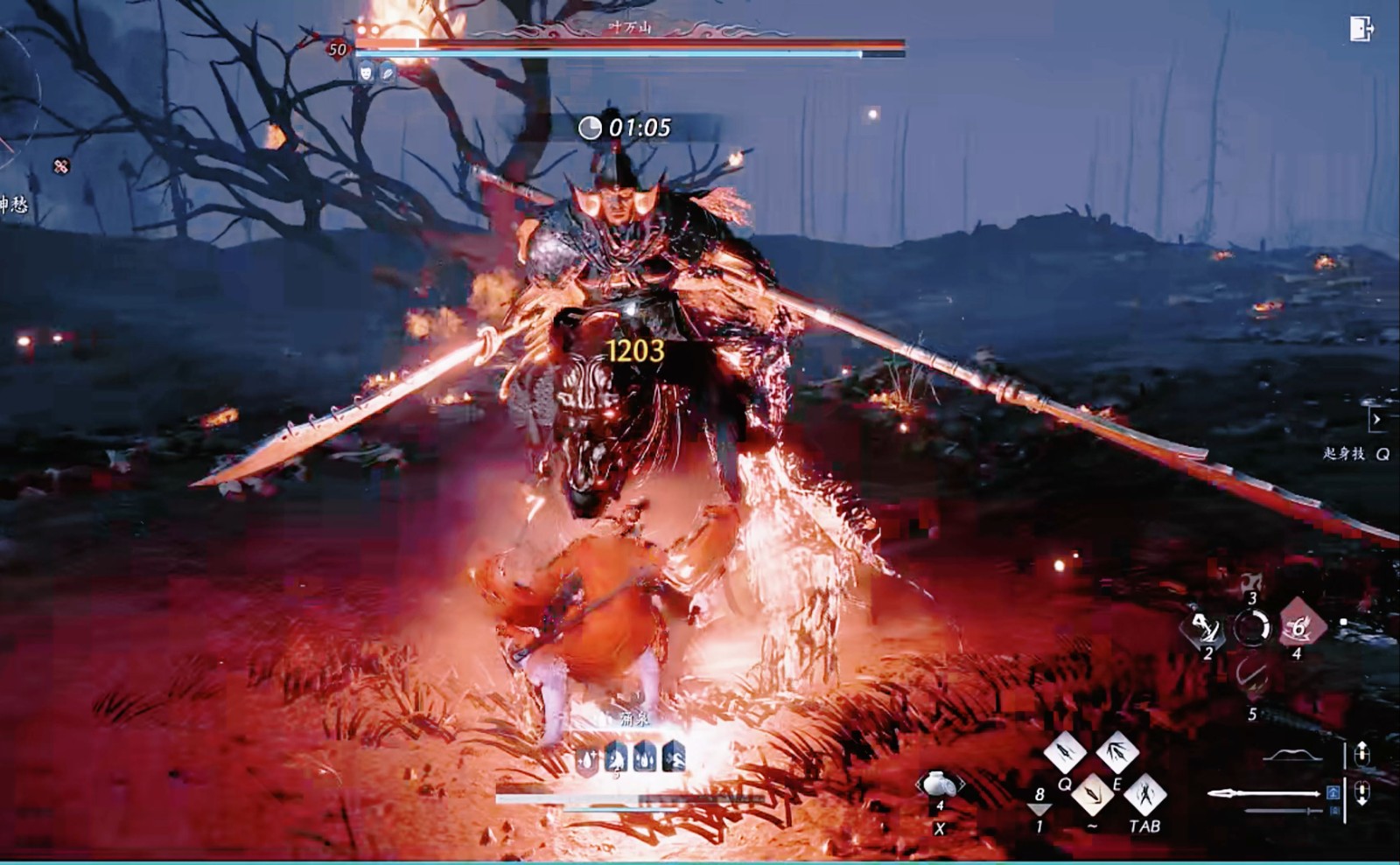Select the martial stance icon above TAB
The width and height of the screenshot is (1400, 865).
[1146, 793]
